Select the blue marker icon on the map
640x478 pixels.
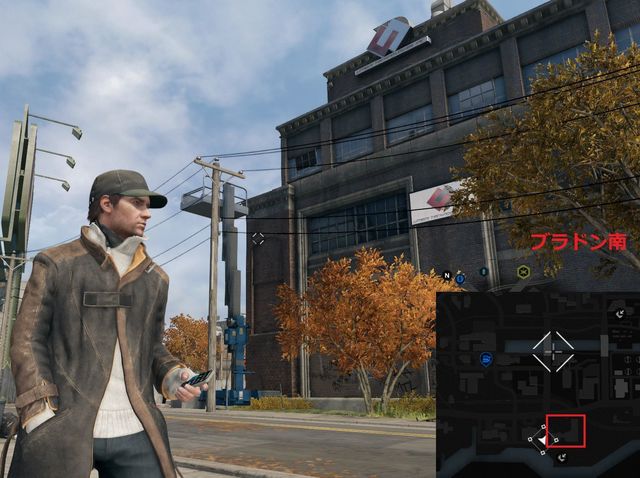[x=486, y=358]
